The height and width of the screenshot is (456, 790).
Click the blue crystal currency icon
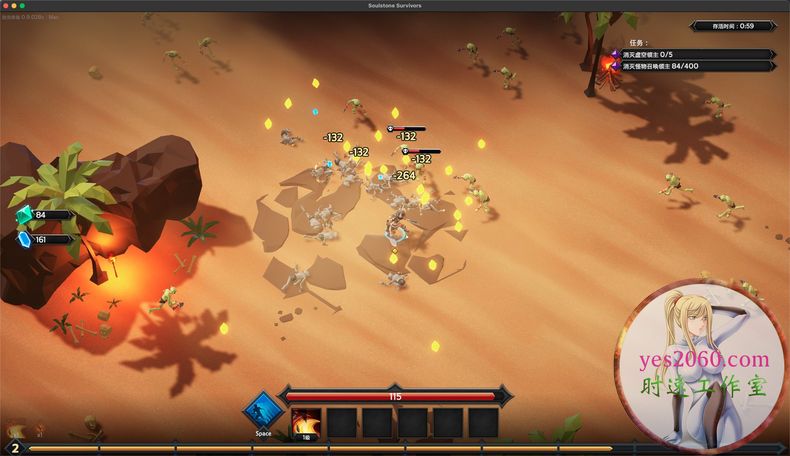pos(24,239)
